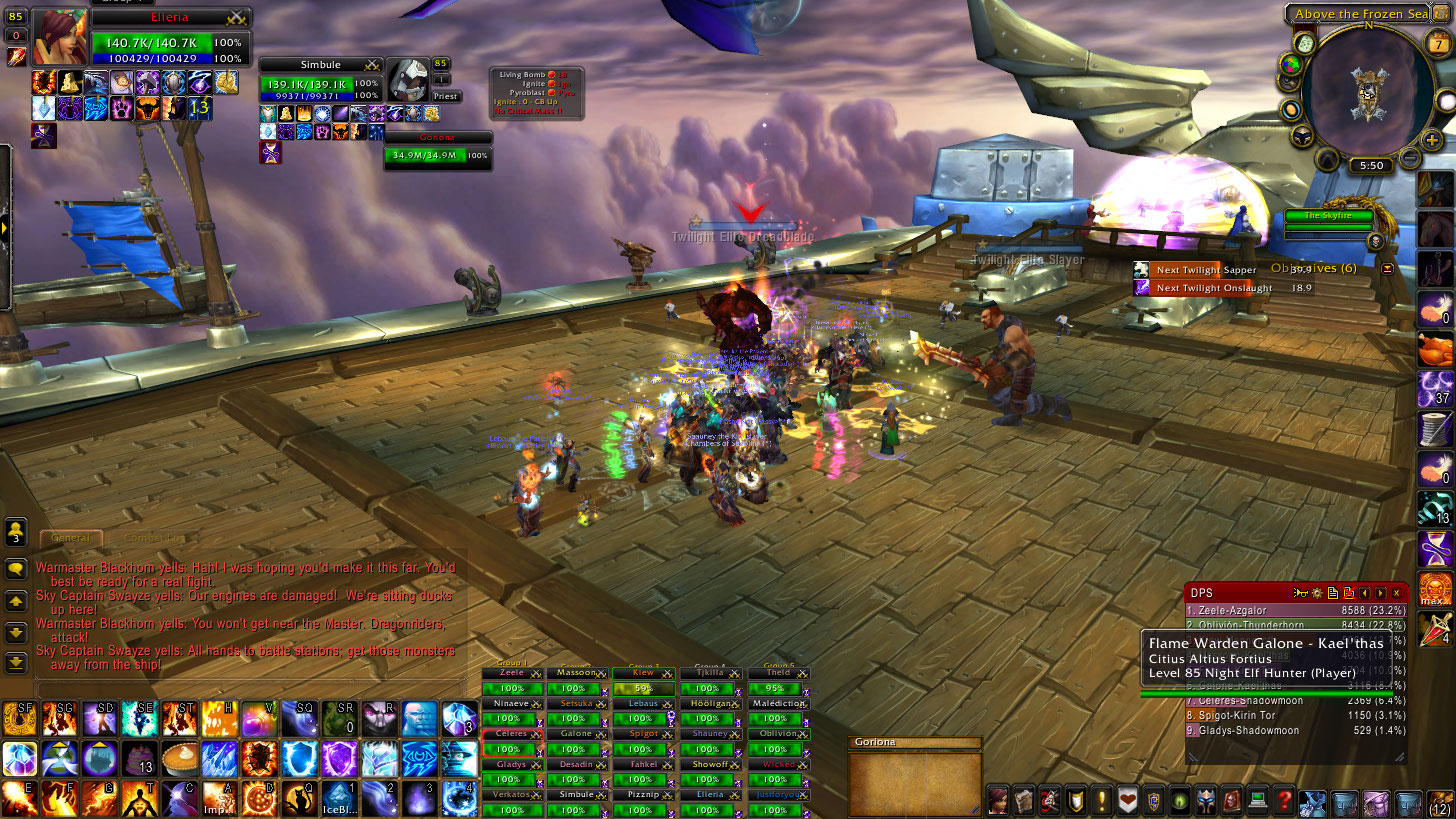The image size is (1456, 819).
Task: Target Theld's raid frame at 95% health
Action: point(778,688)
